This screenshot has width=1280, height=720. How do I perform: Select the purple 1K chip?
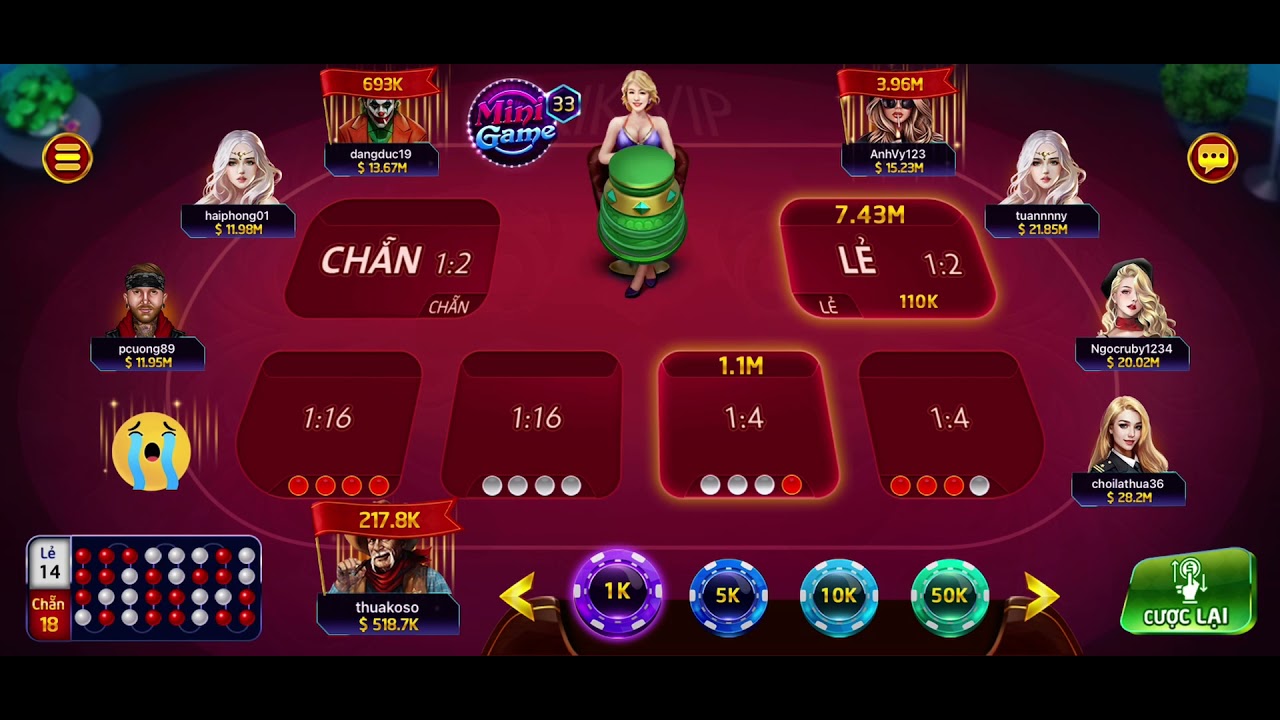click(617, 592)
